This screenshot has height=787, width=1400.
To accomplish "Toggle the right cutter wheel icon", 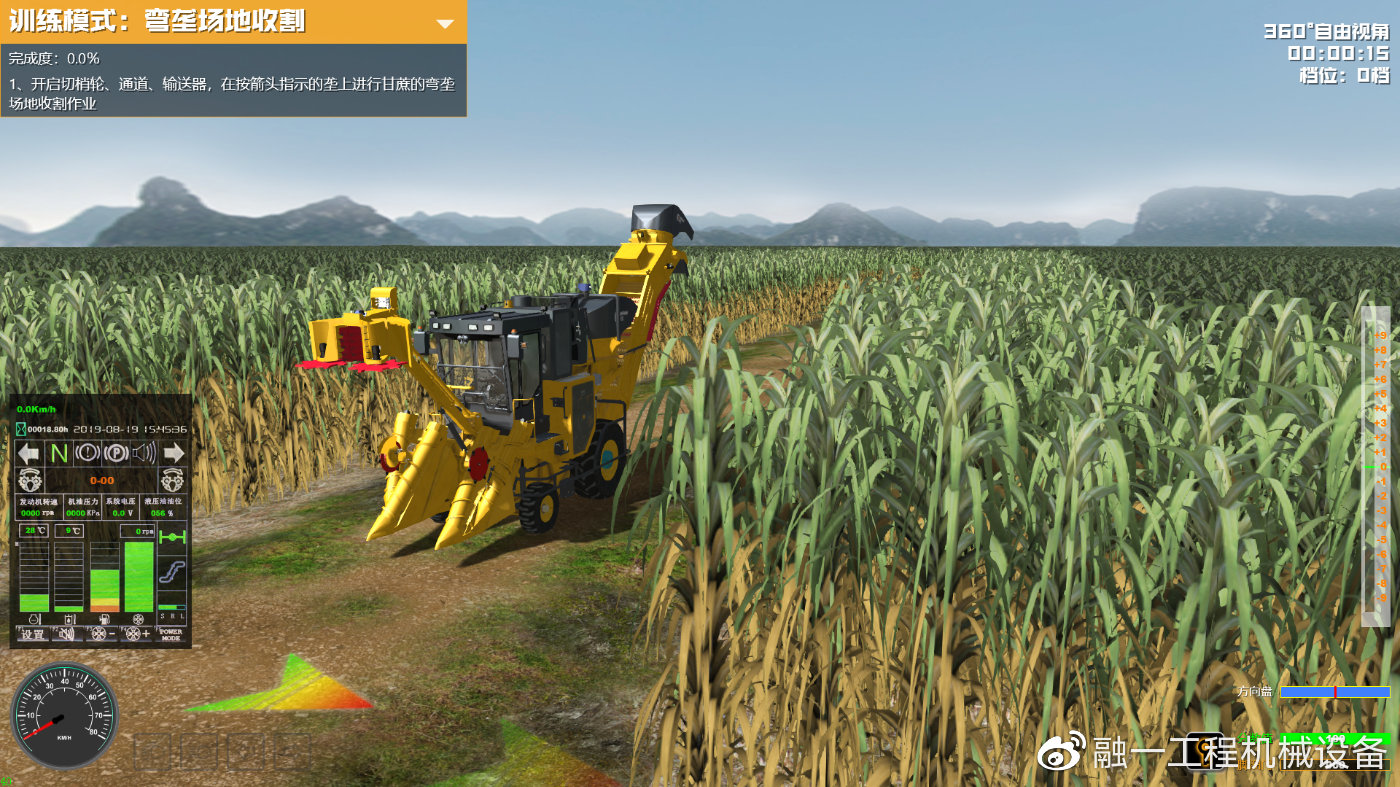I will 173,480.
